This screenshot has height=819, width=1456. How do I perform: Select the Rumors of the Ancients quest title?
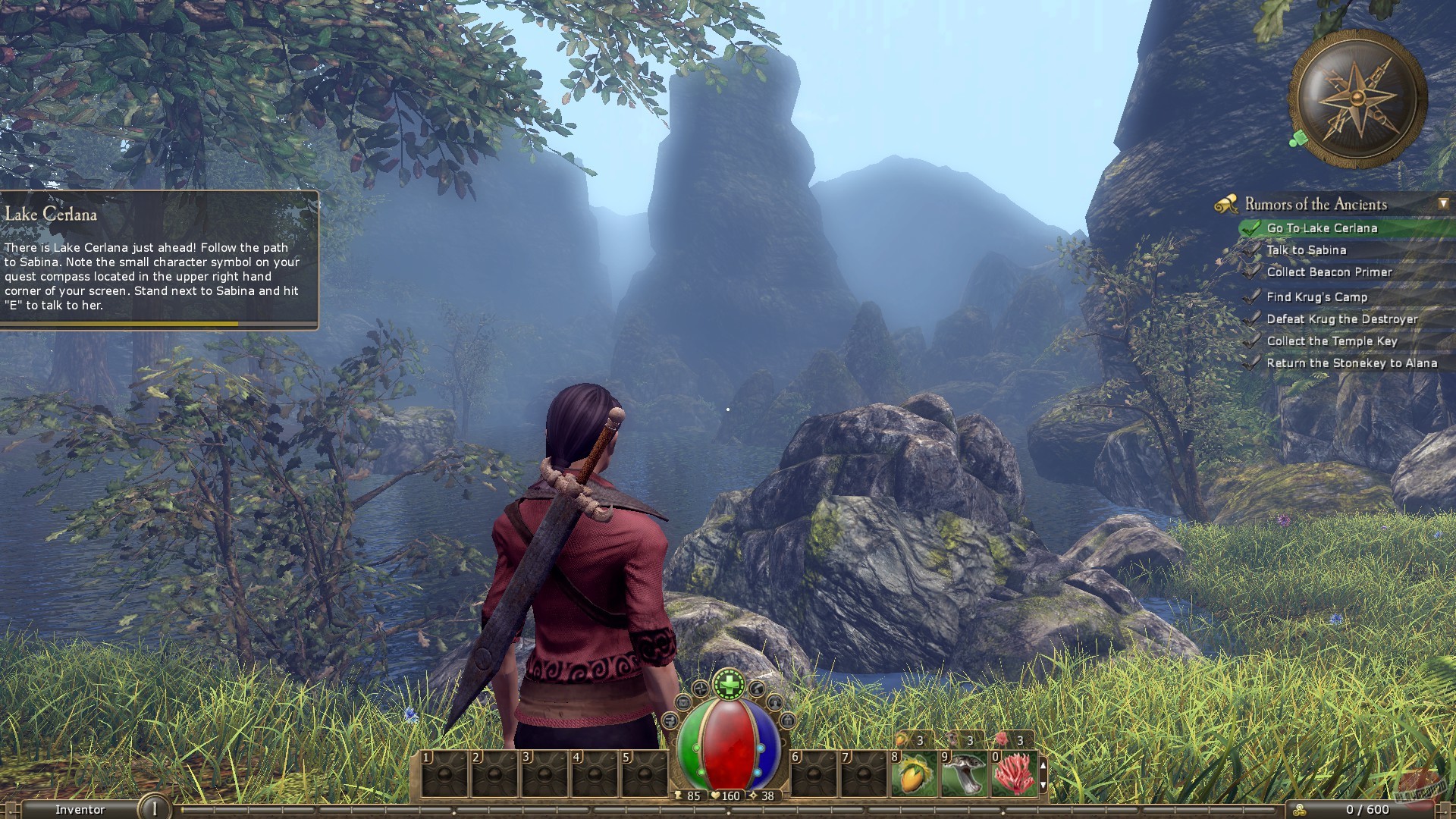[x=1317, y=203]
